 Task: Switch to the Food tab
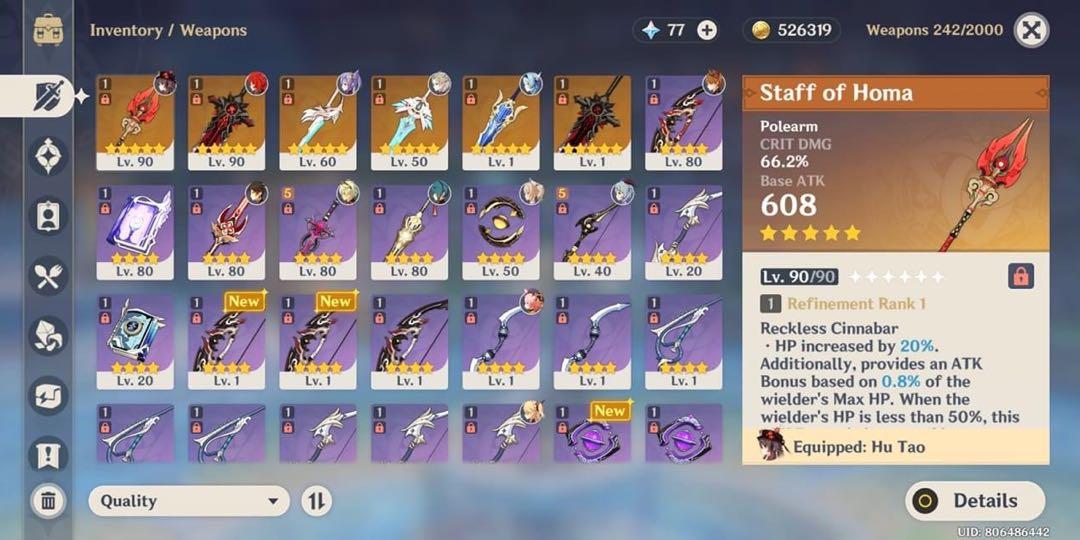pos(48,277)
